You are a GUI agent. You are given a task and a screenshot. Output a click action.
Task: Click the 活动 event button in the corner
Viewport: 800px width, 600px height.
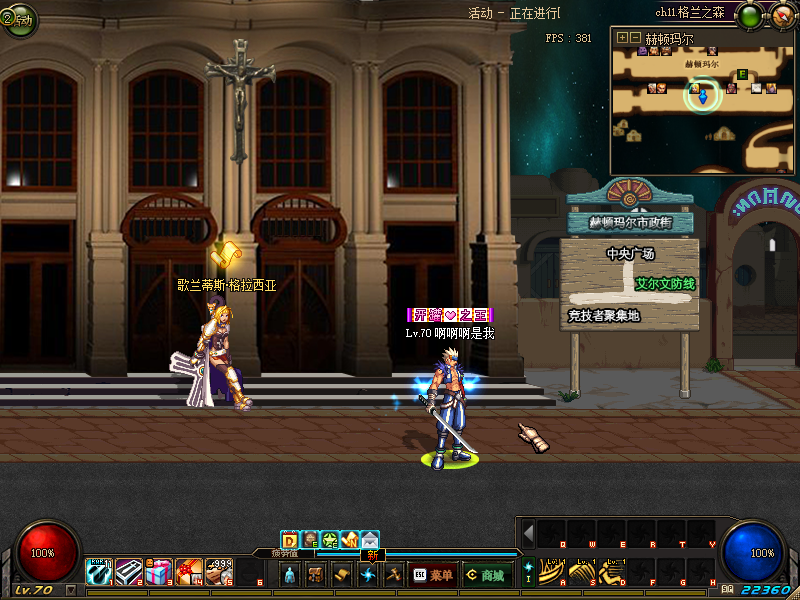tap(17, 18)
